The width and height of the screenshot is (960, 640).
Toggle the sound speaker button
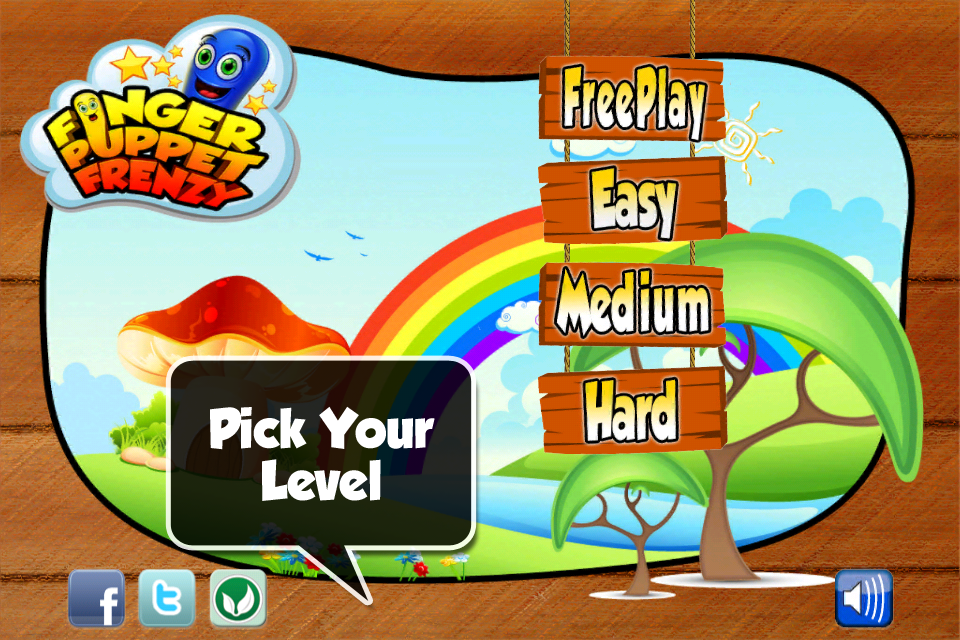(864, 599)
